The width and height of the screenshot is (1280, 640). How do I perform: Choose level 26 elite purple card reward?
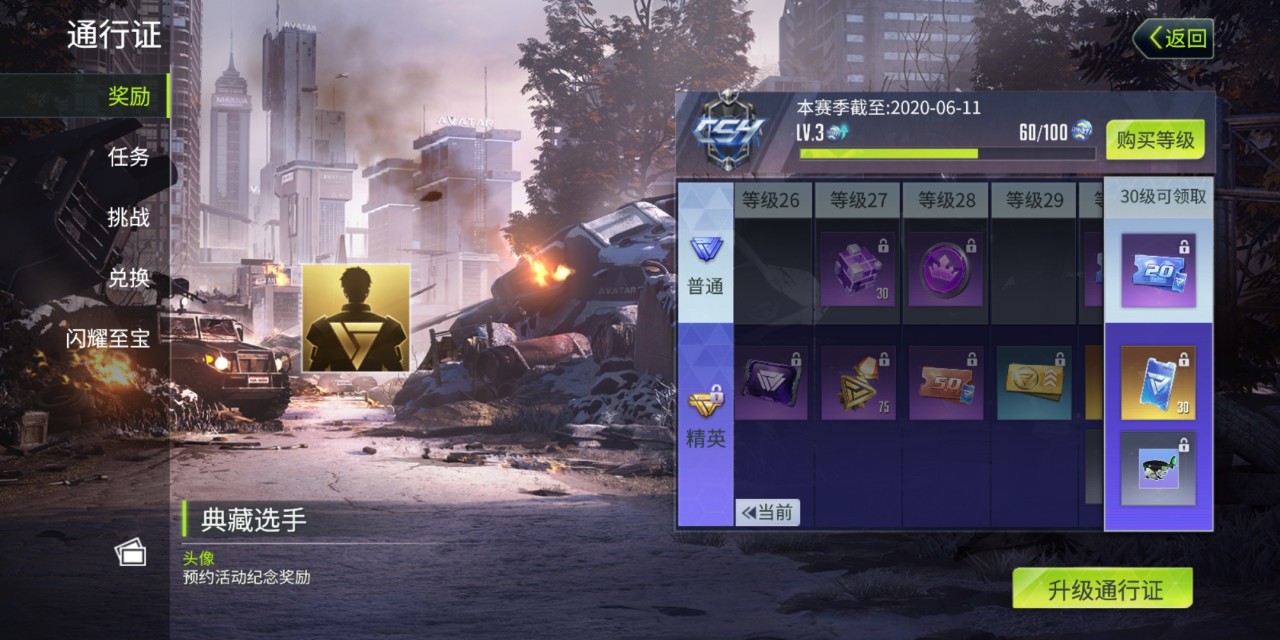coord(771,383)
